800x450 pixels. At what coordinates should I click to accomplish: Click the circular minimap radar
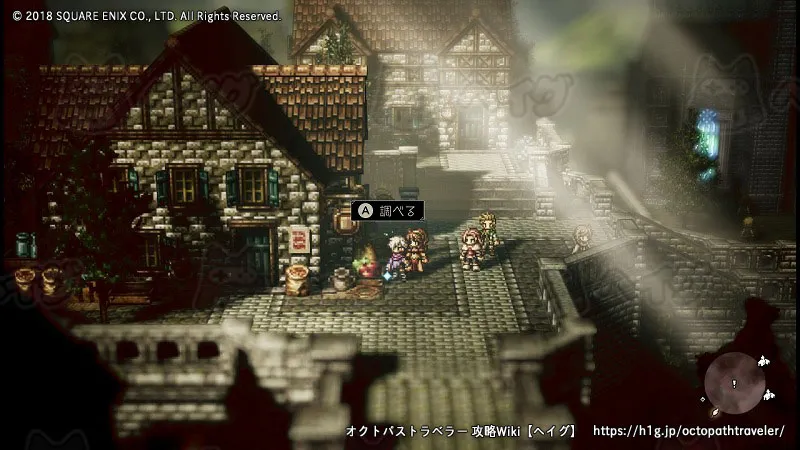coord(734,383)
